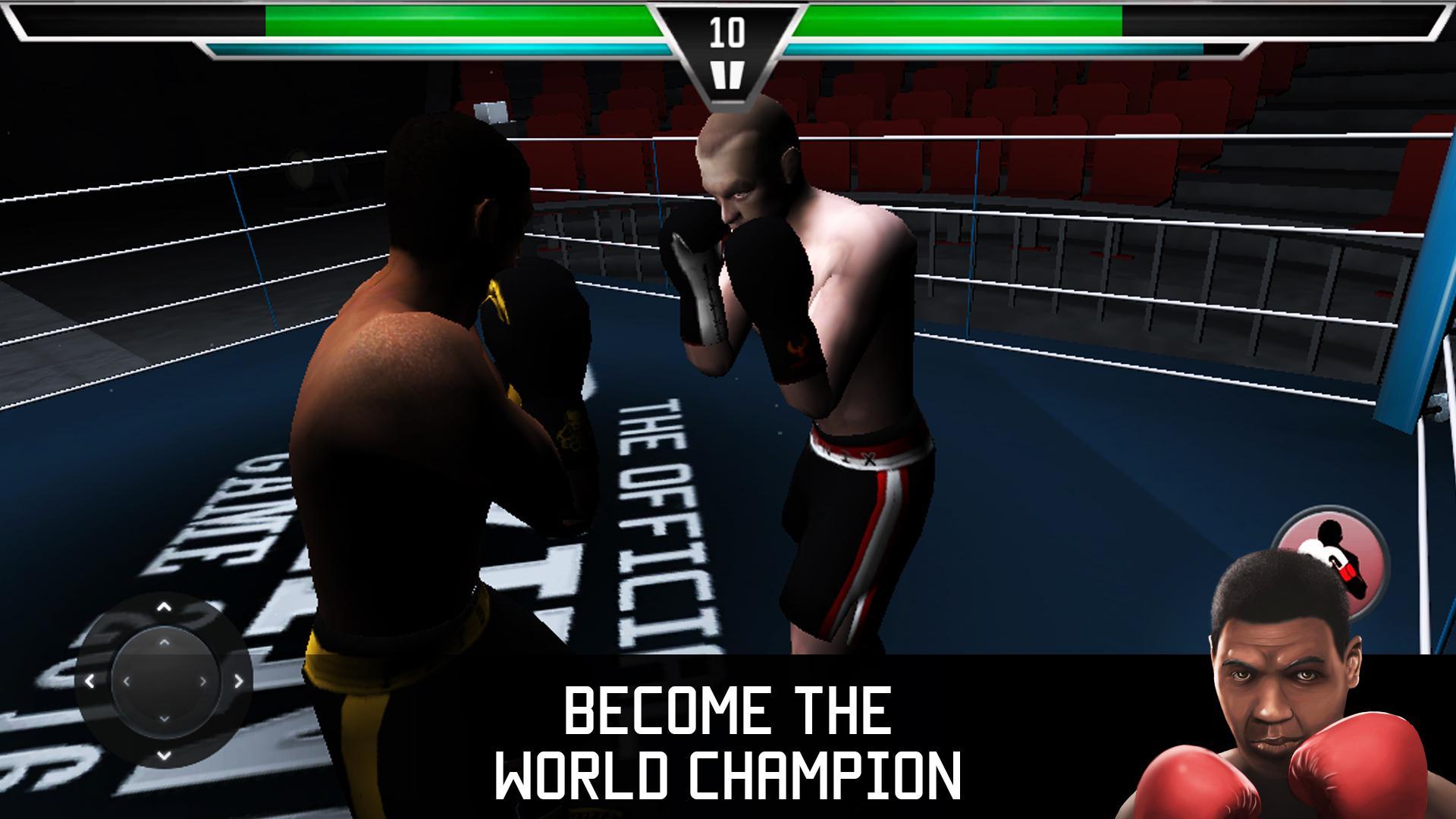Open the pause icon below the round number
Screen dimensions: 1456x819
coord(729,74)
